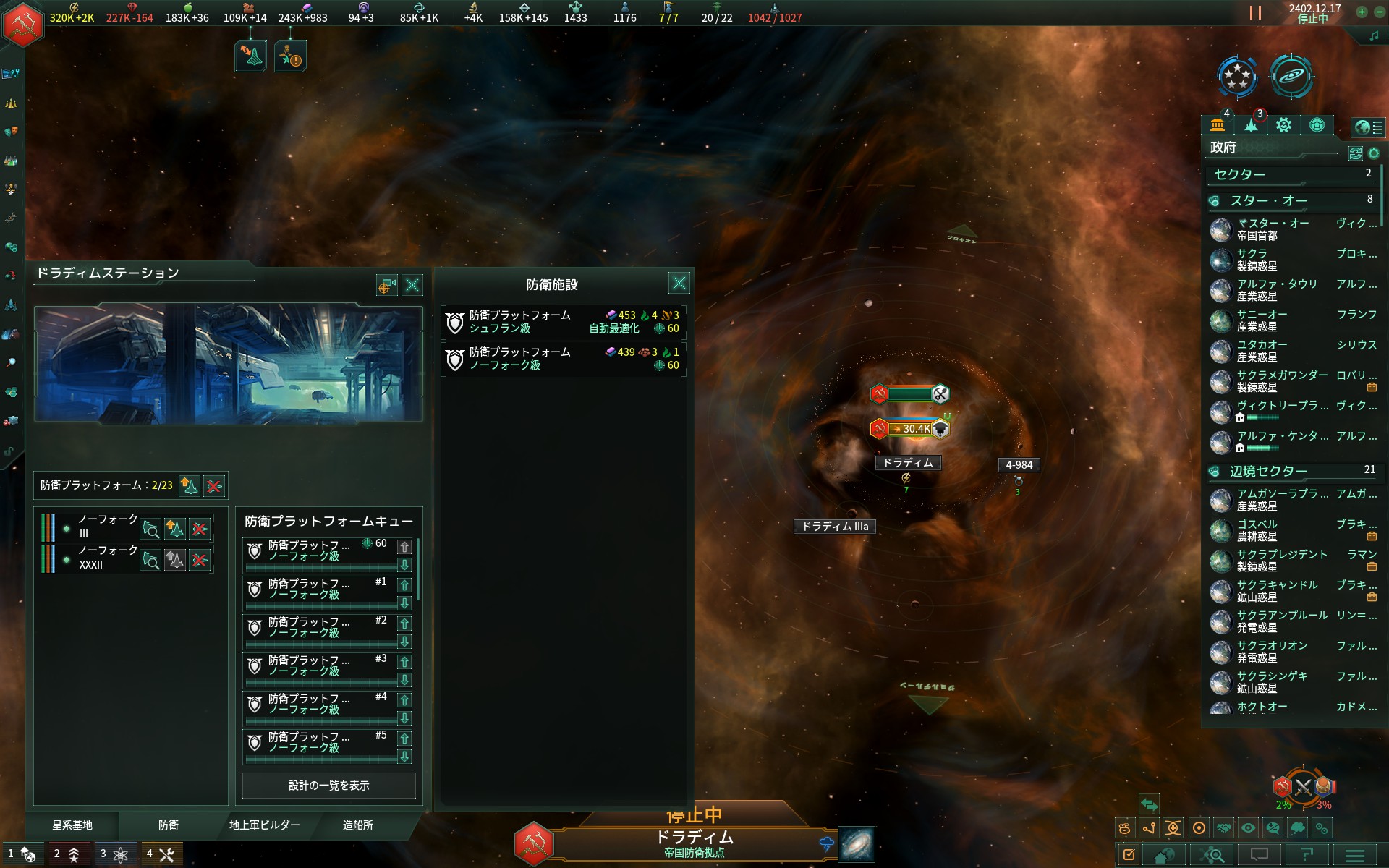Focus camera on the station
The image size is (1389, 868).
[386, 286]
